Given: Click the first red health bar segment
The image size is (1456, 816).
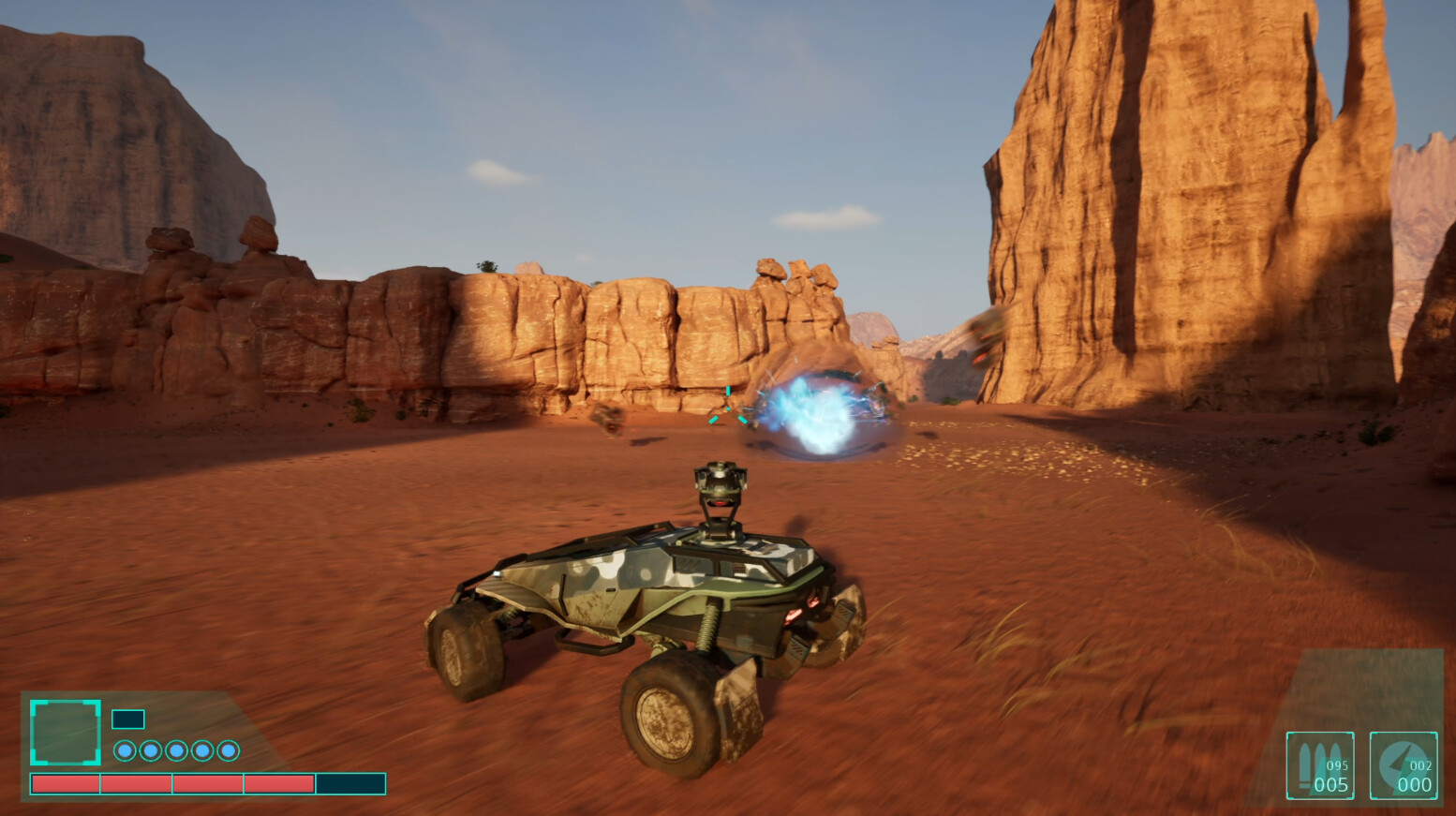Looking at the screenshot, I should coord(65,783).
